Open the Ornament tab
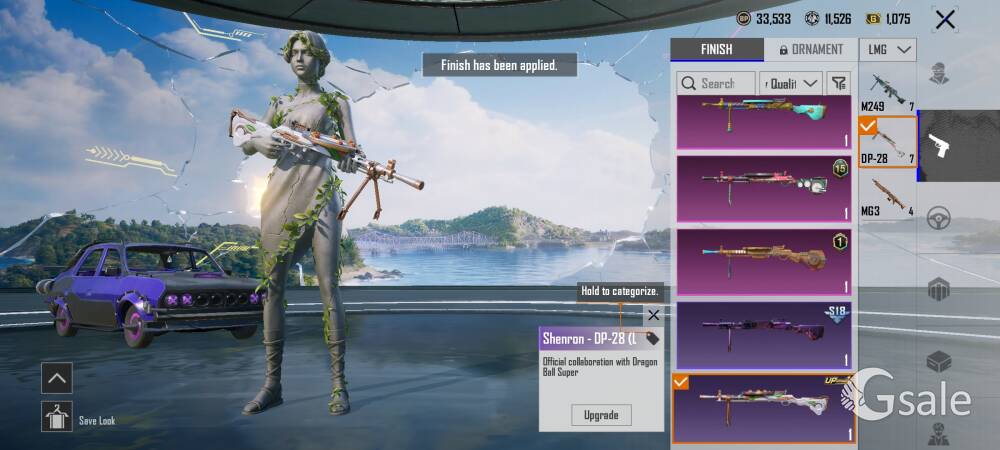The width and height of the screenshot is (1000, 450). pyautogui.click(x=810, y=50)
